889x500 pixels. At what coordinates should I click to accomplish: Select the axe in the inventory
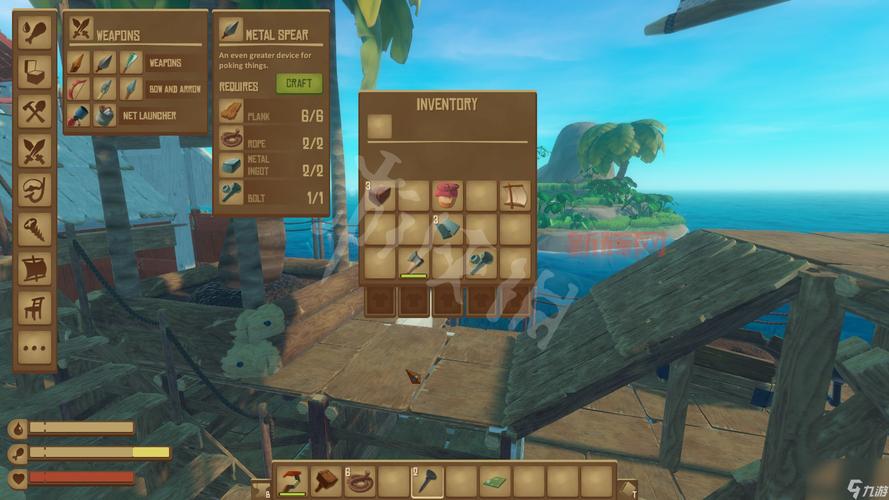(x=413, y=262)
